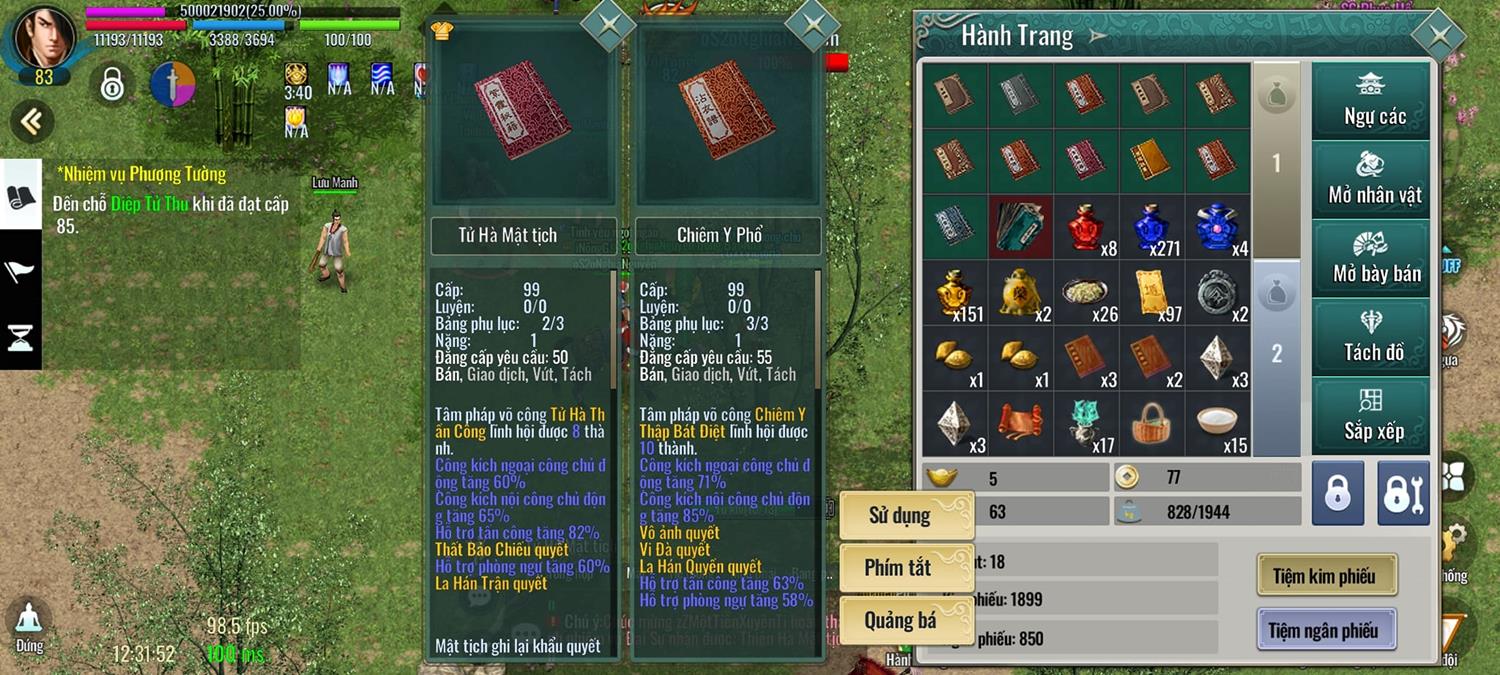Assign a shortcut via Phím tắt

coord(905,568)
